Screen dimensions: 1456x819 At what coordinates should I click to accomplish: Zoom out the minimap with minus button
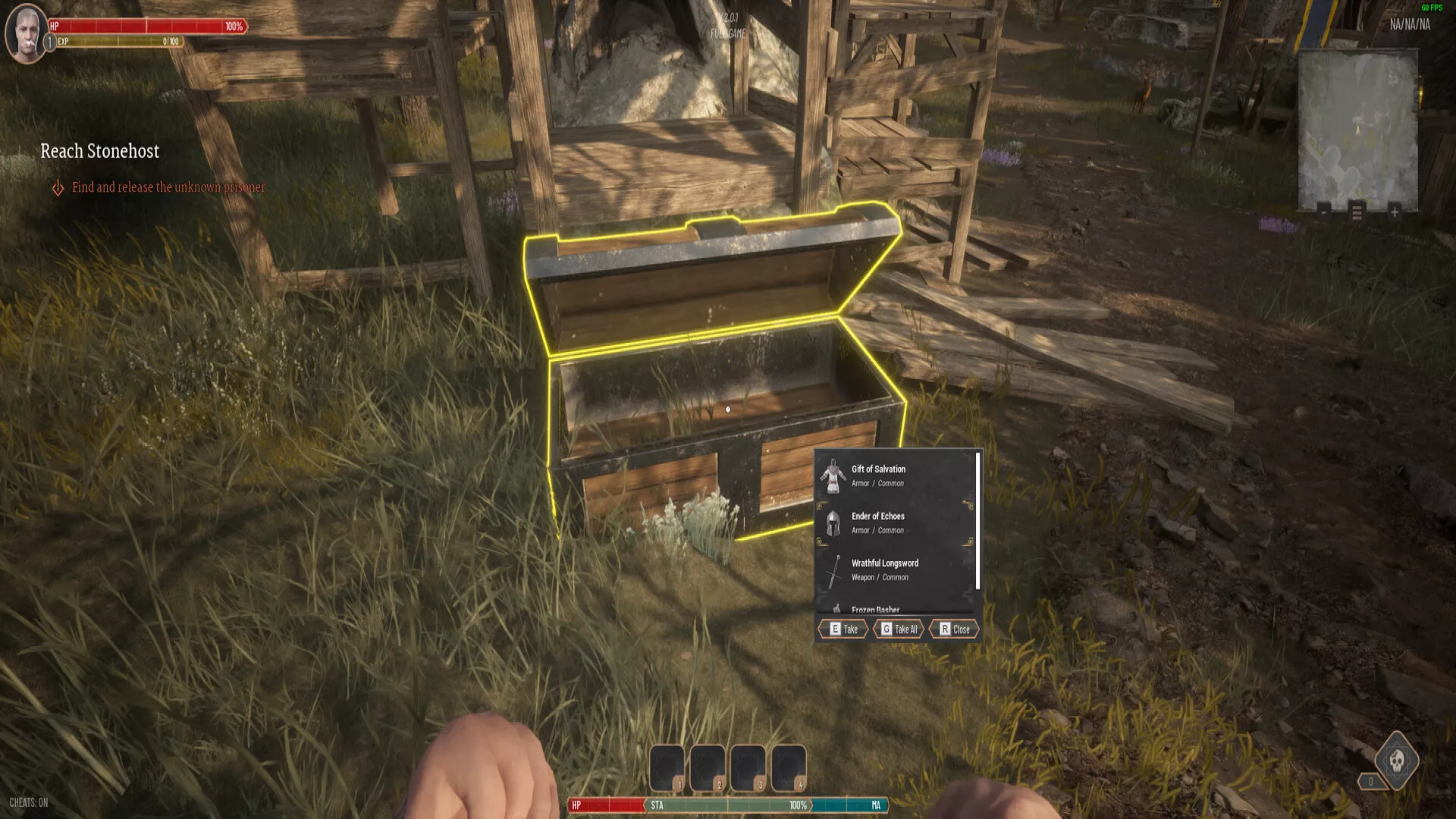click(x=1323, y=212)
